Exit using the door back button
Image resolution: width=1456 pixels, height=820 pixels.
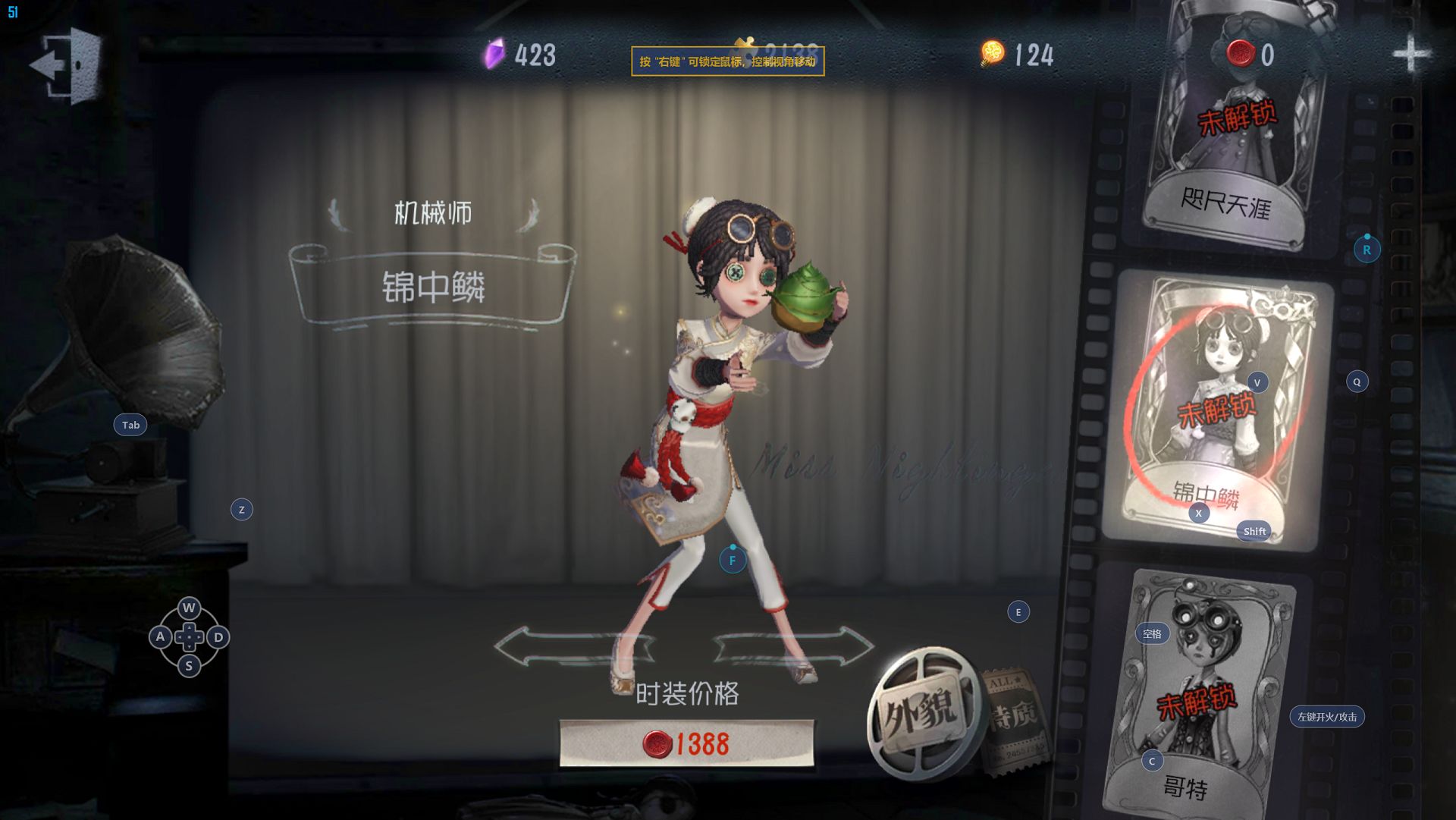67,65
